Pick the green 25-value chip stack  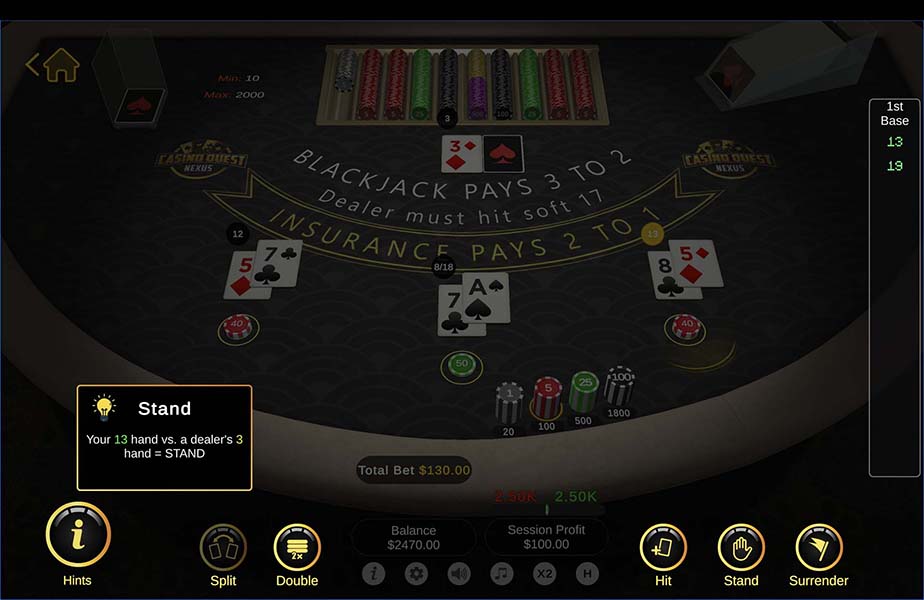[583, 391]
